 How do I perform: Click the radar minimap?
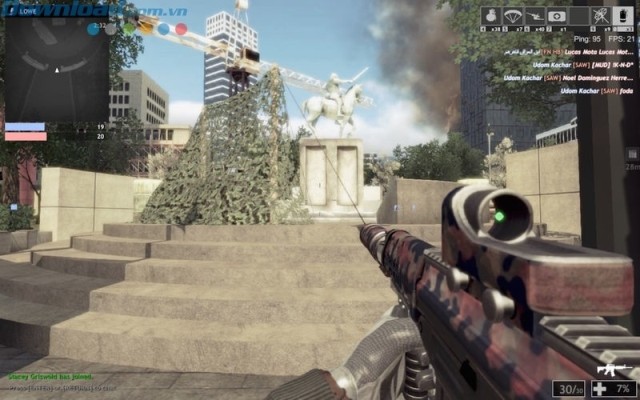56,67
